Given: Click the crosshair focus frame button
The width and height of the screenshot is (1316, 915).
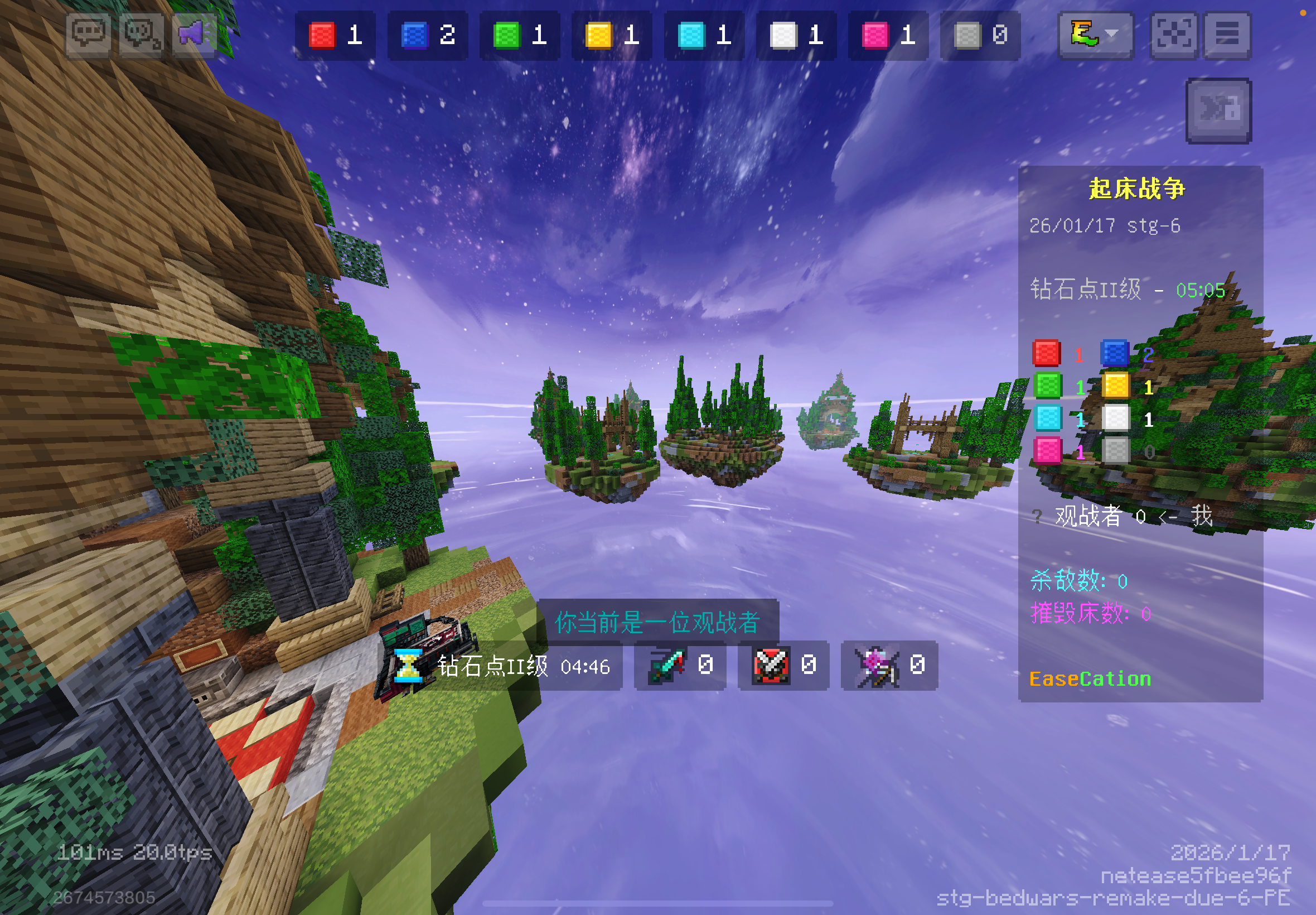Looking at the screenshot, I should (1173, 35).
